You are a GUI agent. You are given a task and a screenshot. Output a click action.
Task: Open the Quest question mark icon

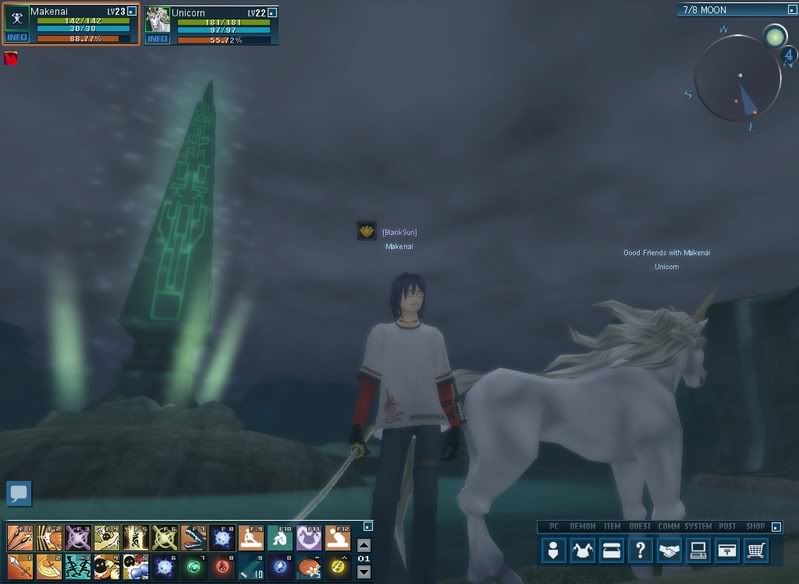(641, 549)
